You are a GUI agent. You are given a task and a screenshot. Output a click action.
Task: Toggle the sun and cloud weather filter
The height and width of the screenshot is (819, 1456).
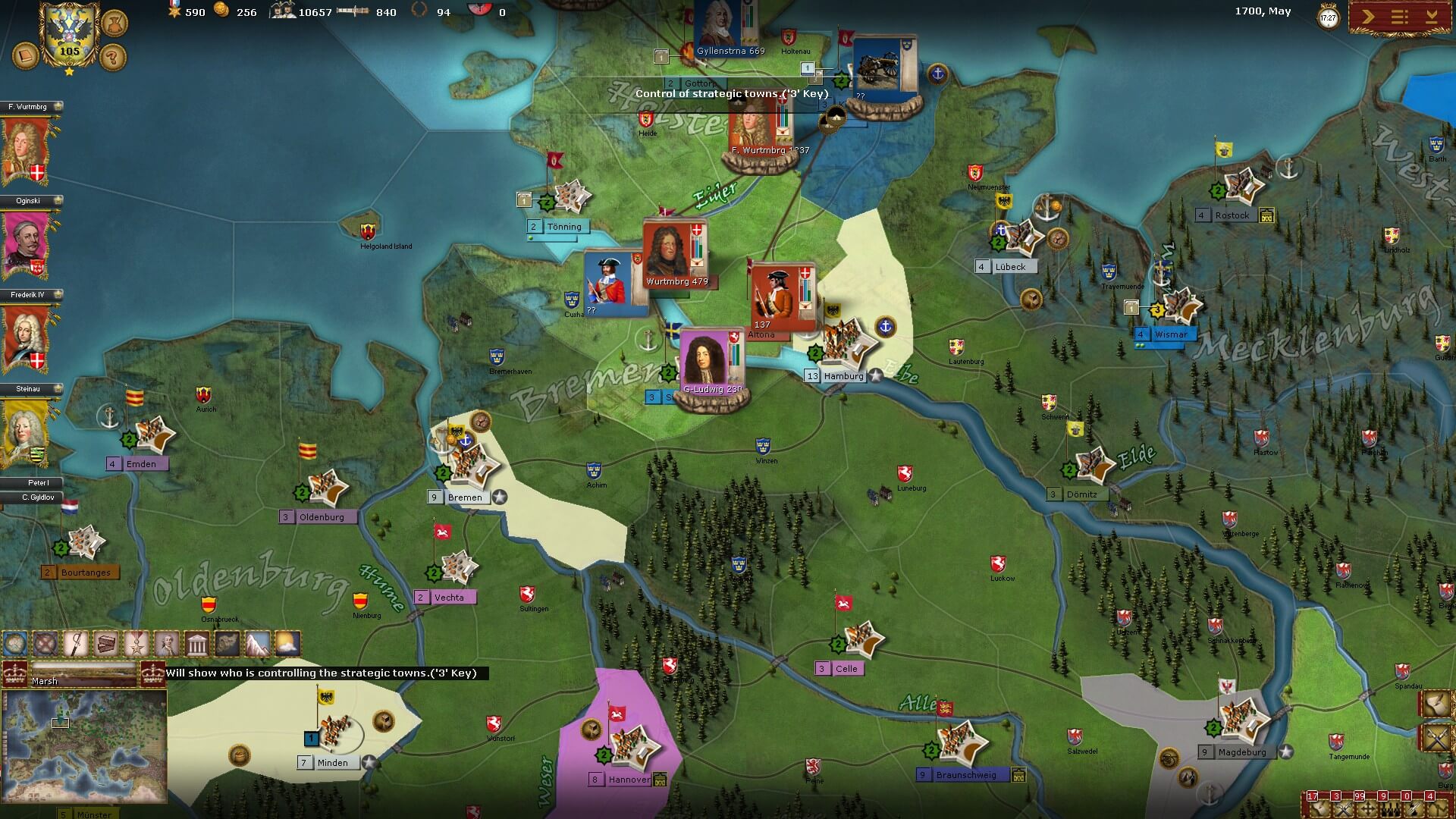(287, 645)
